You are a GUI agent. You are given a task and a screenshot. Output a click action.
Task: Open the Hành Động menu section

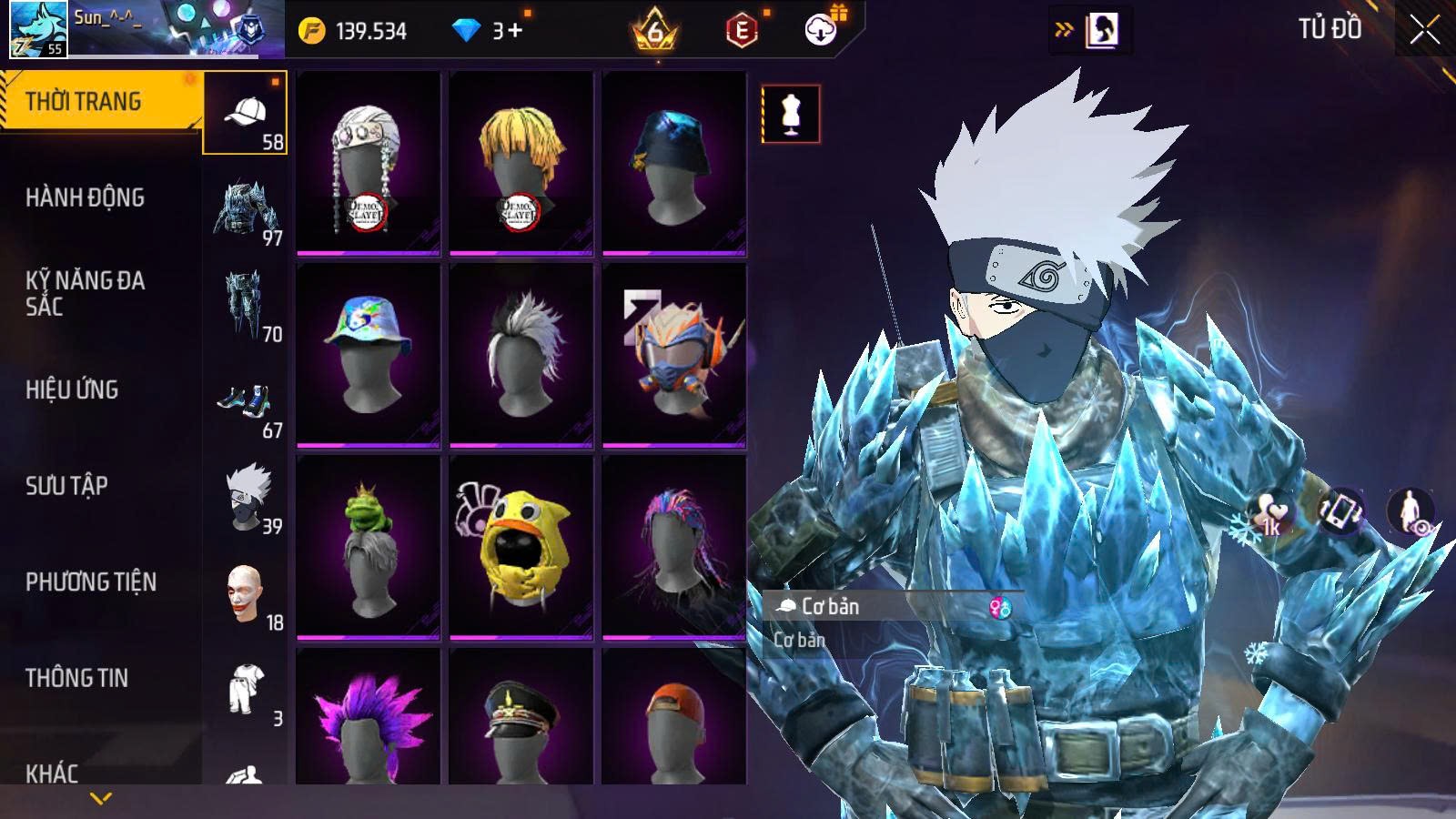click(x=85, y=197)
